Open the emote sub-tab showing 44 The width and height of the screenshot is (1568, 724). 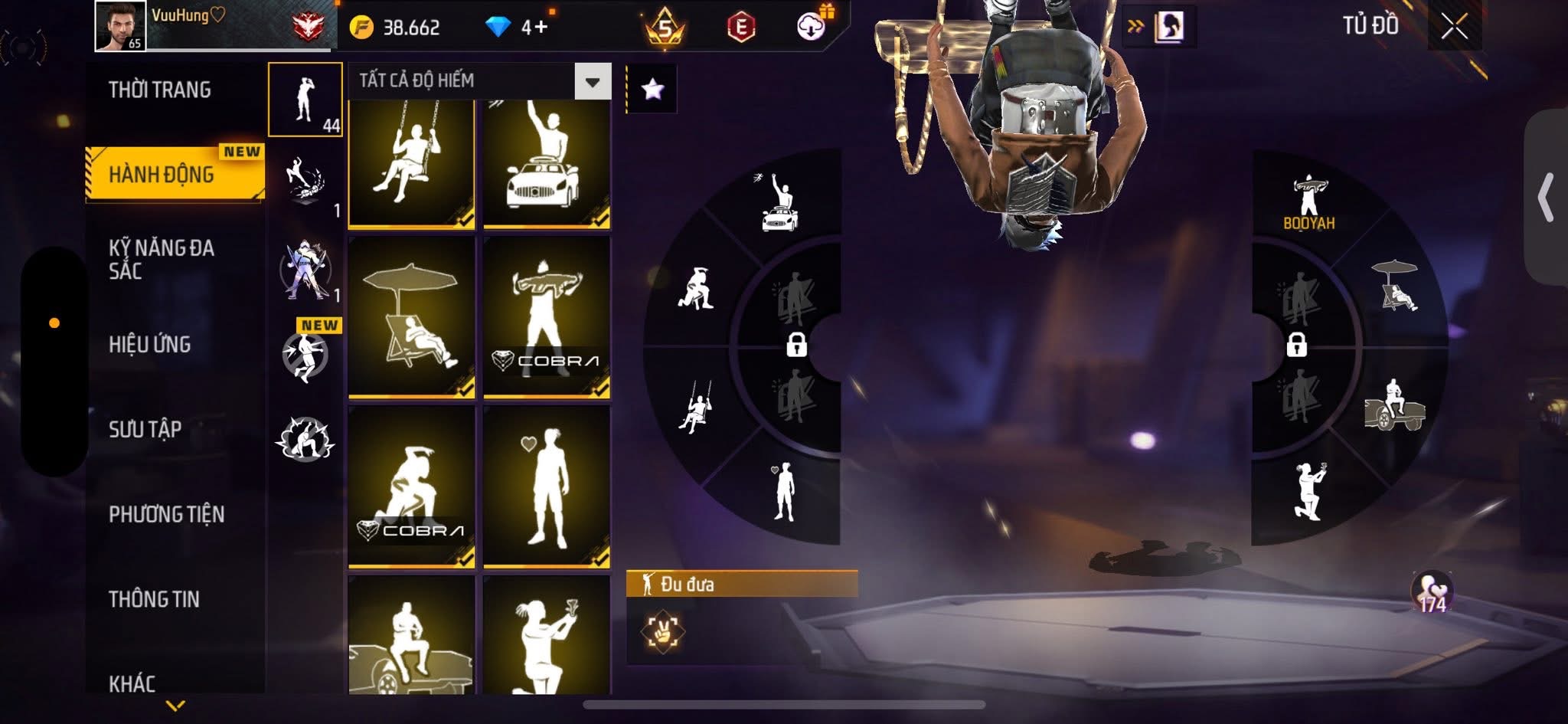[x=305, y=100]
